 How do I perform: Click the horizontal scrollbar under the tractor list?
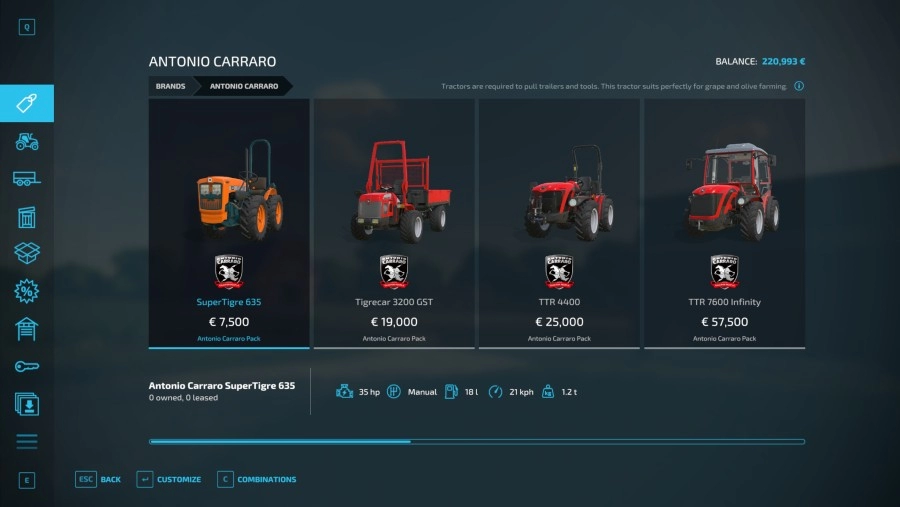[x=477, y=441]
